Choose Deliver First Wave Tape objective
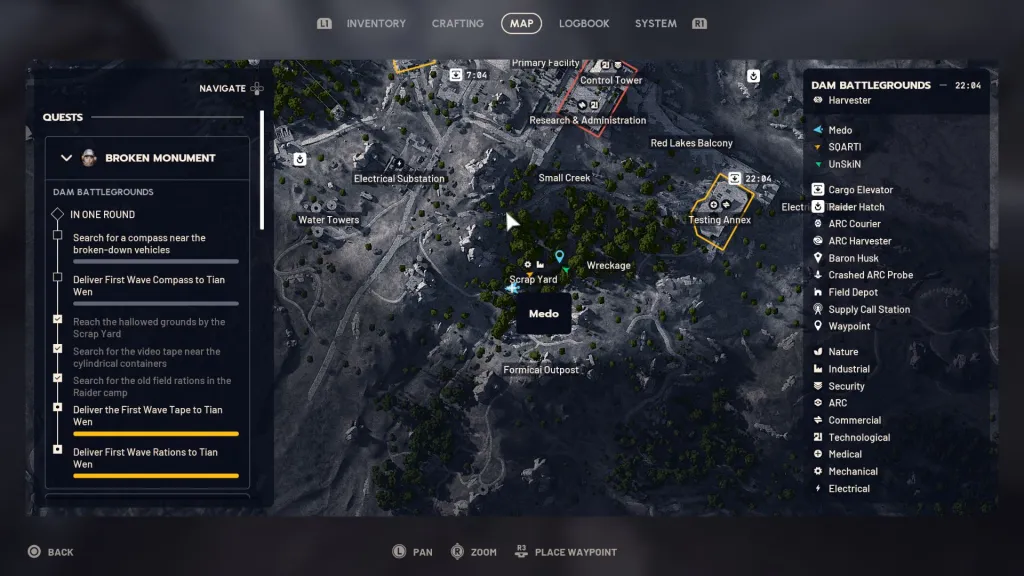 click(x=147, y=416)
